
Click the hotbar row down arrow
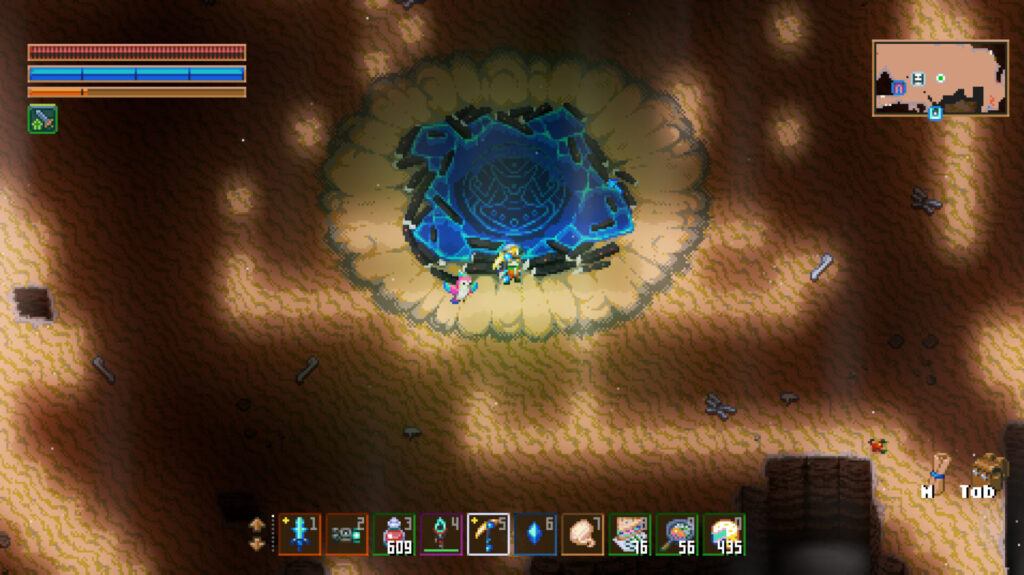tap(257, 544)
